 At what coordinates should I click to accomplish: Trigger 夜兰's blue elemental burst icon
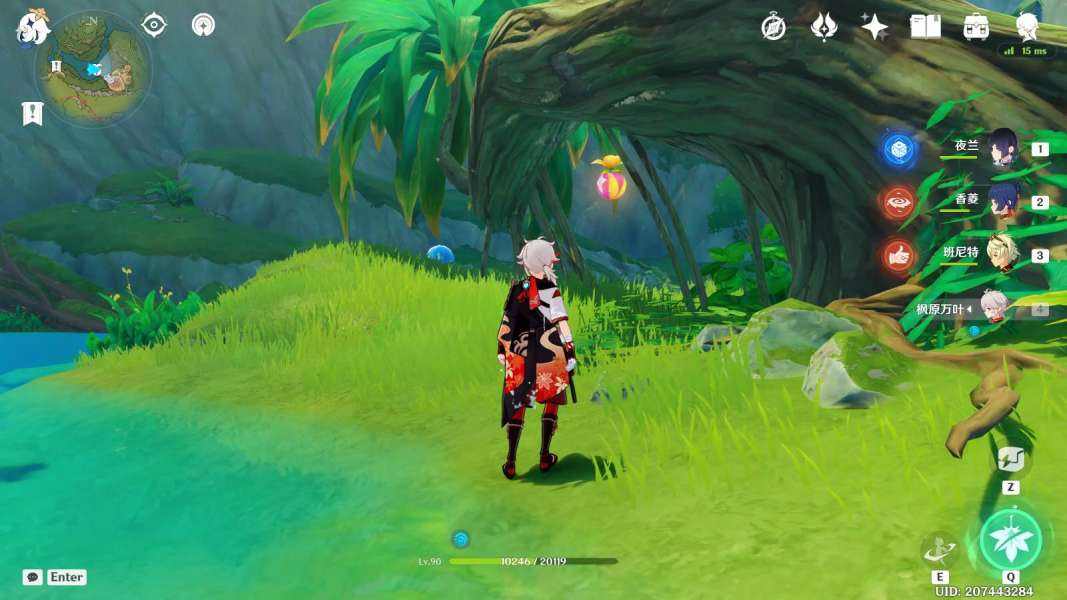tap(898, 150)
